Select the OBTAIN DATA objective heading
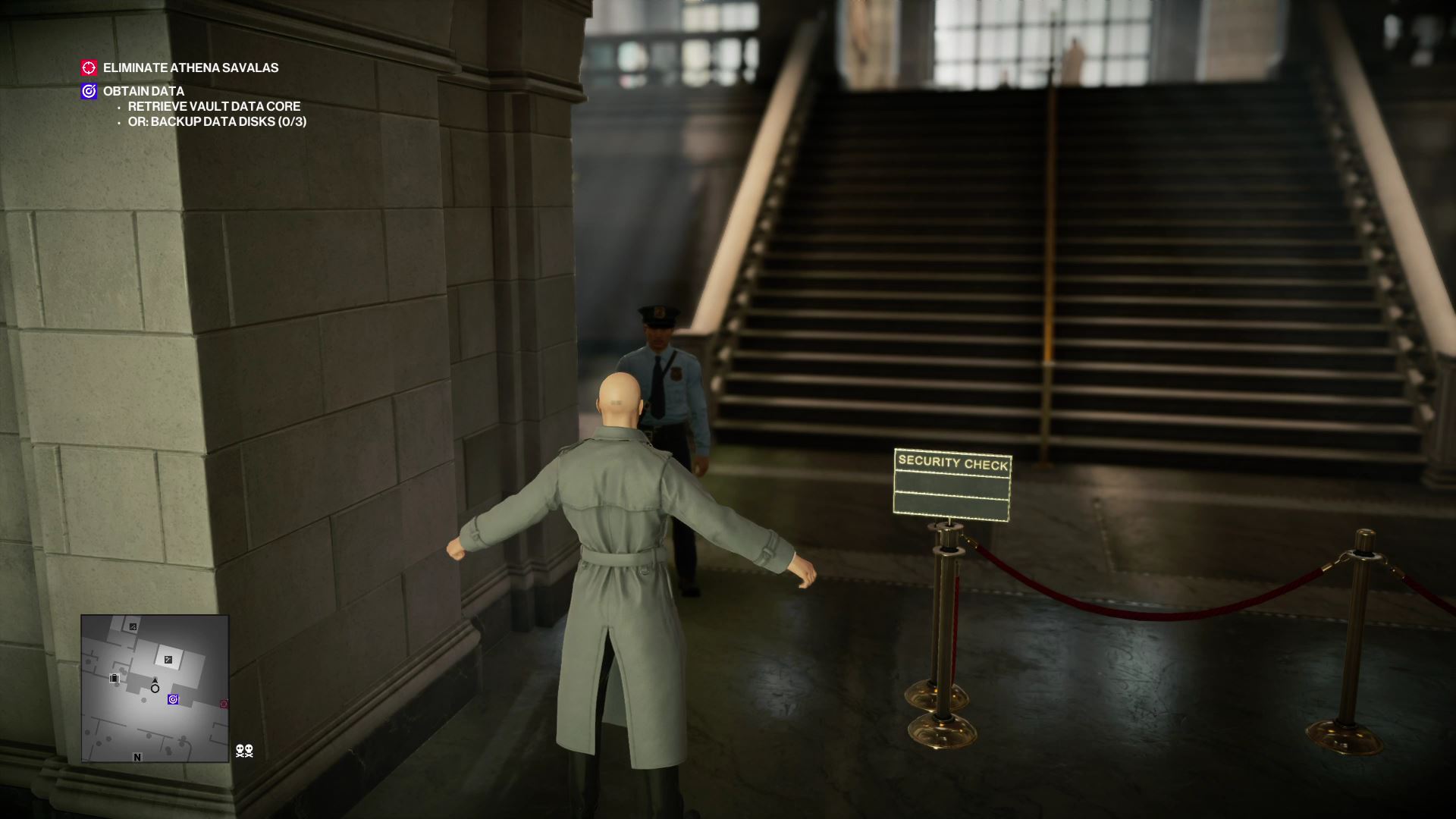This screenshot has height=819, width=1456. tap(143, 91)
